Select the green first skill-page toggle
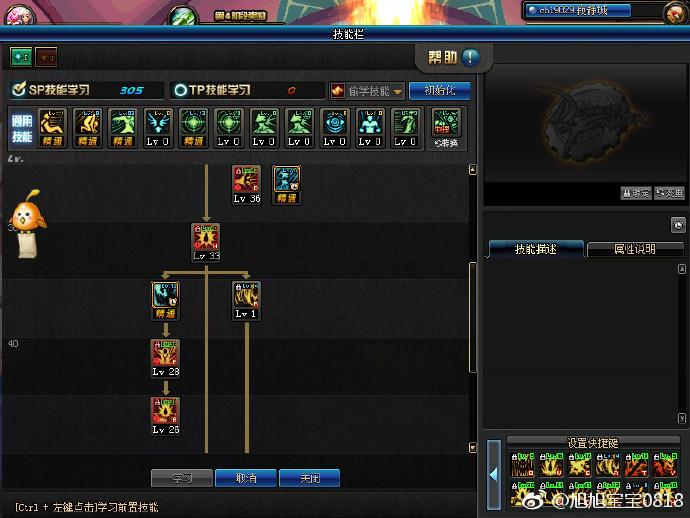Image resolution: width=690 pixels, height=518 pixels. click(21, 56)
